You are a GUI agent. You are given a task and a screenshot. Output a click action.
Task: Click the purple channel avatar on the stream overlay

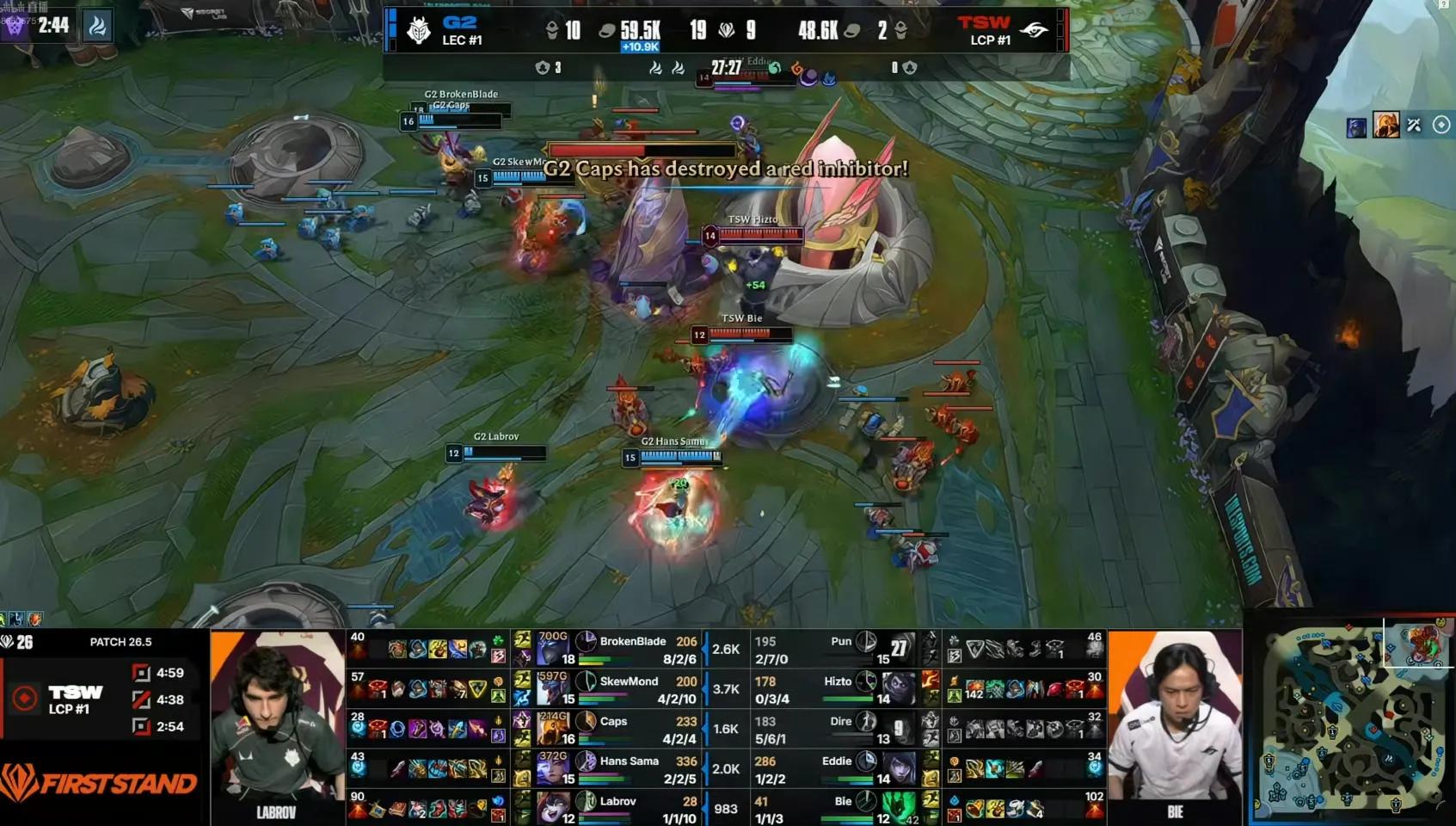(15, 25)
